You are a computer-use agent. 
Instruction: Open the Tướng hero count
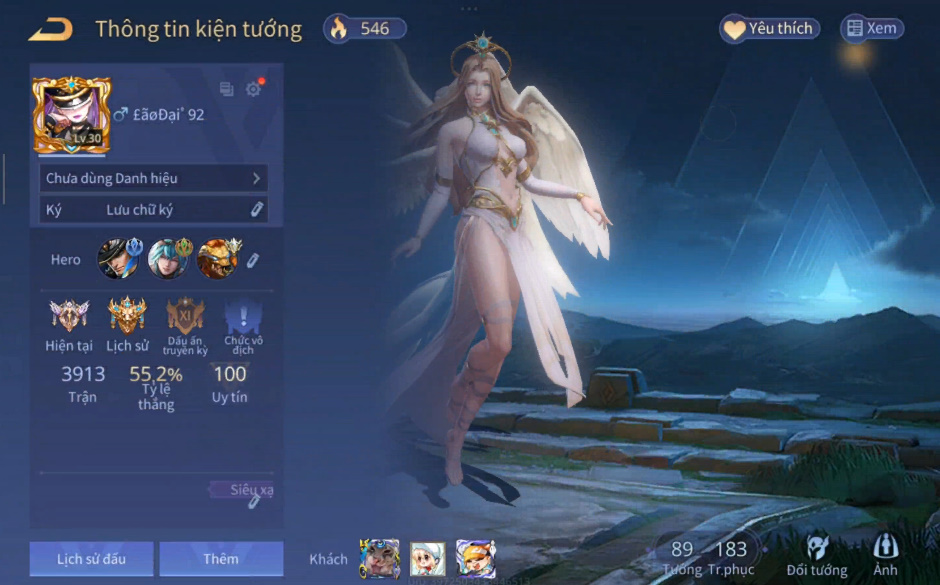tap(682, 558)
